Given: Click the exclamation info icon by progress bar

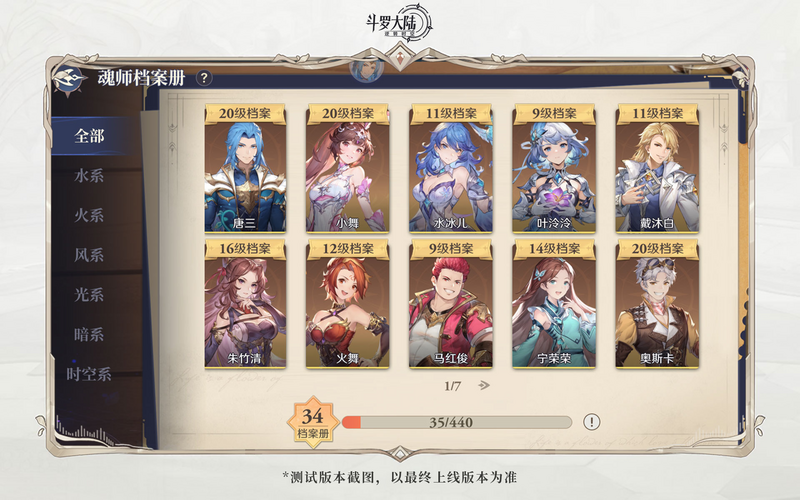Looking at the screenshot, I should (592, 422).
